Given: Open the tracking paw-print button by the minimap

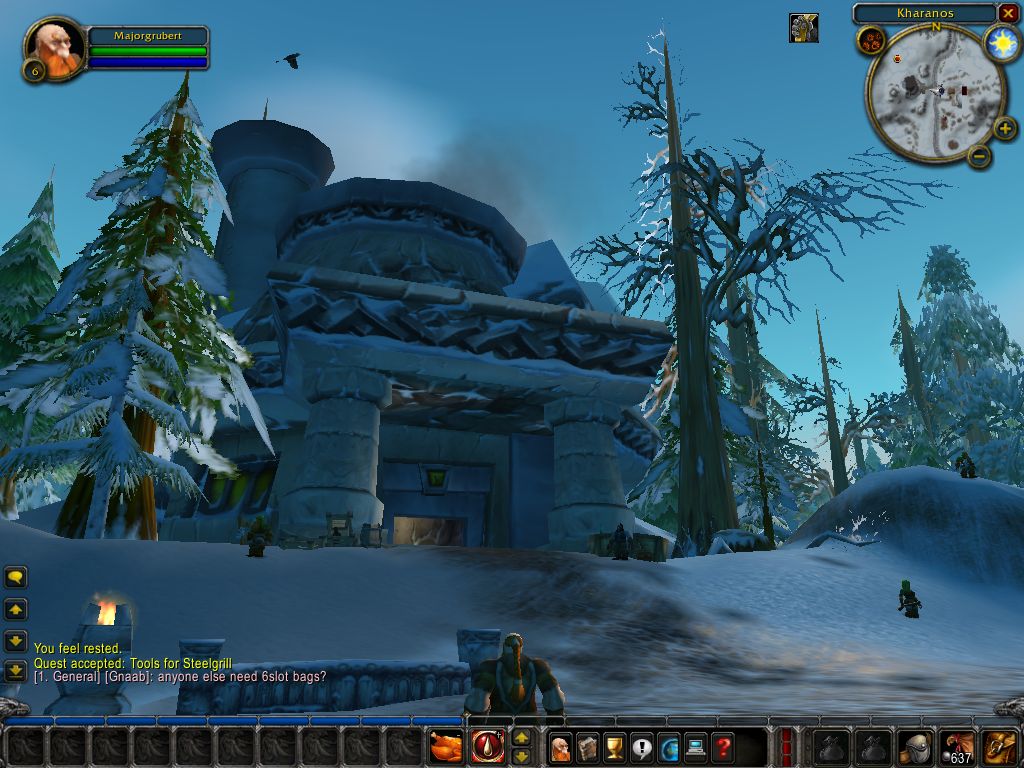Looking at the screenshot, I should point(870,41).
